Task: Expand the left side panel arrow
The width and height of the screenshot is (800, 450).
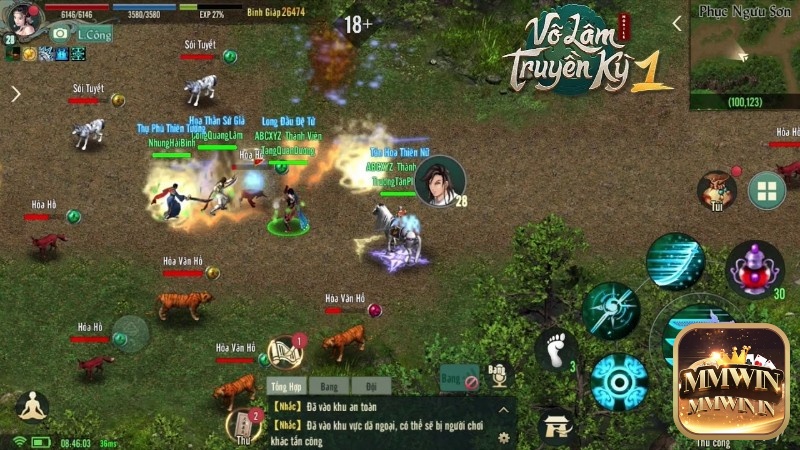Action: coord(15,94)
